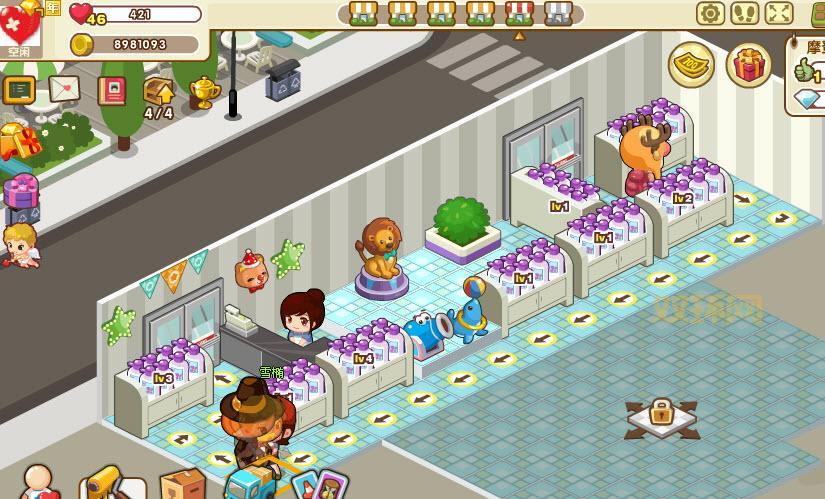Select the red-awning shop tab
825x499 pixels.
click(519, 13)
